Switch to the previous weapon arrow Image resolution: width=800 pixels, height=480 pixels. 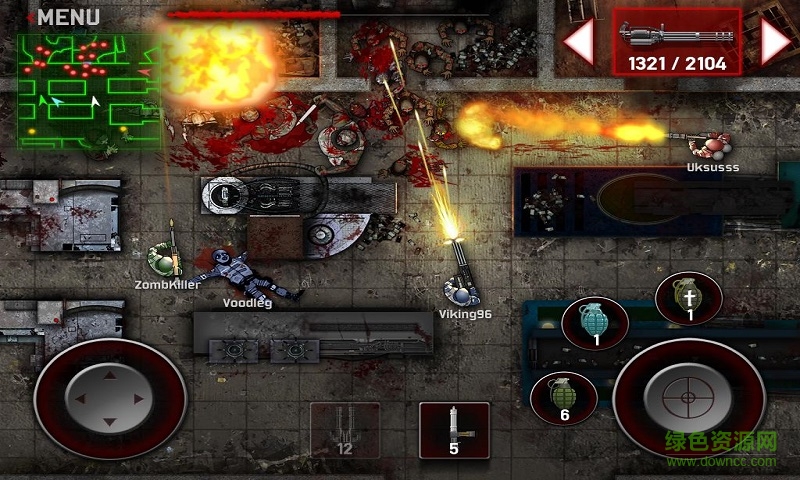point(578,42)
